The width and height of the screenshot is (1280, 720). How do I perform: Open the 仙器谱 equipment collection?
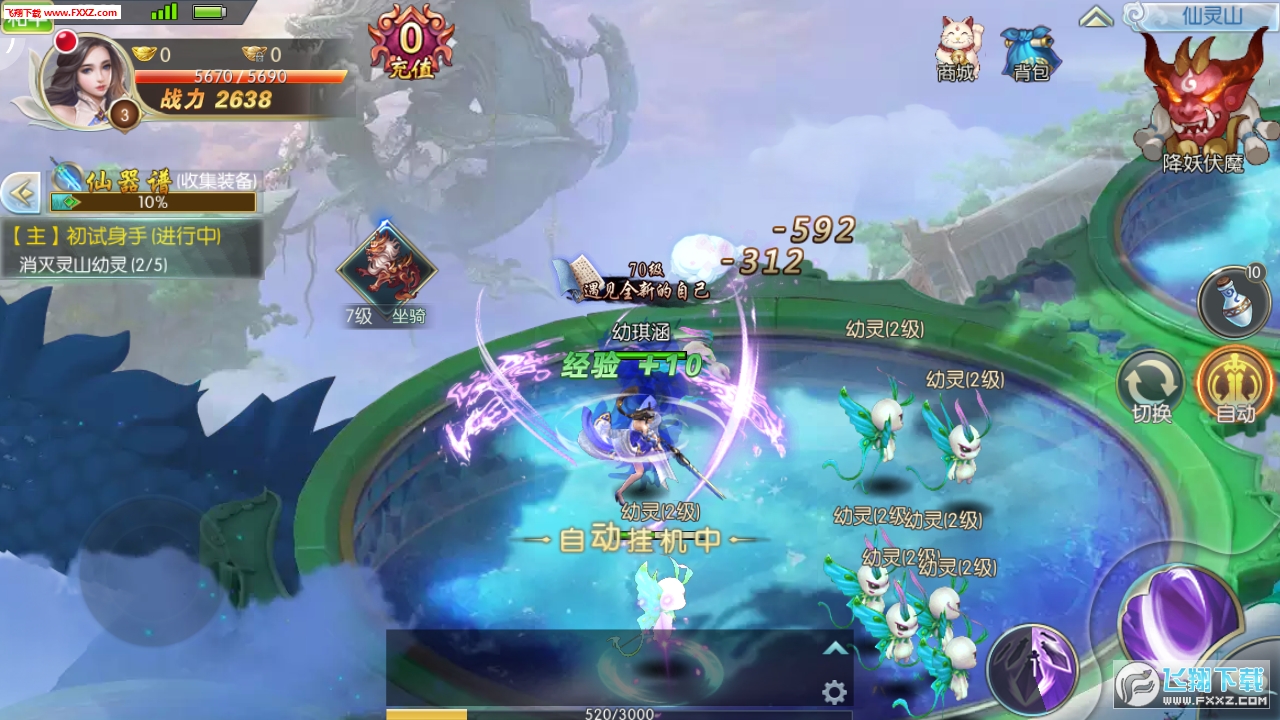(x=155, y=191)
